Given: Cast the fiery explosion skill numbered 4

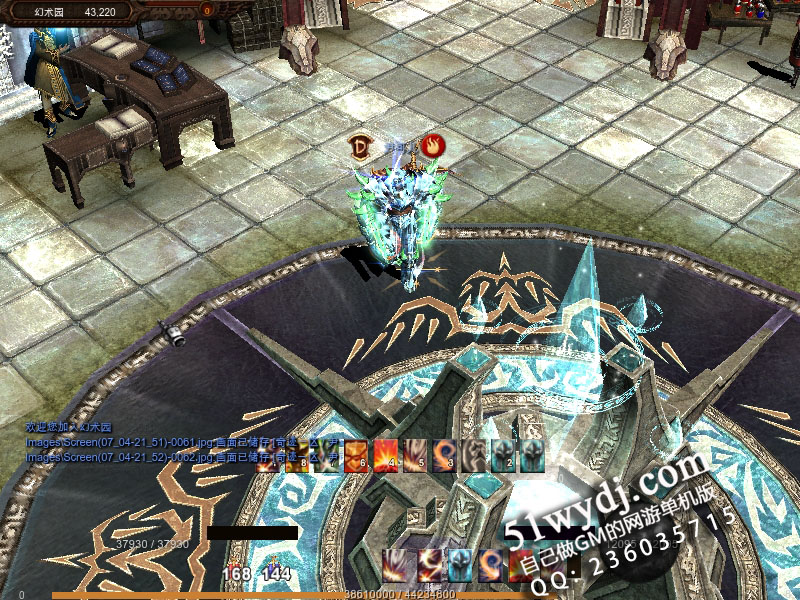Looking at the screenshot, I should [x=385, y=455].
